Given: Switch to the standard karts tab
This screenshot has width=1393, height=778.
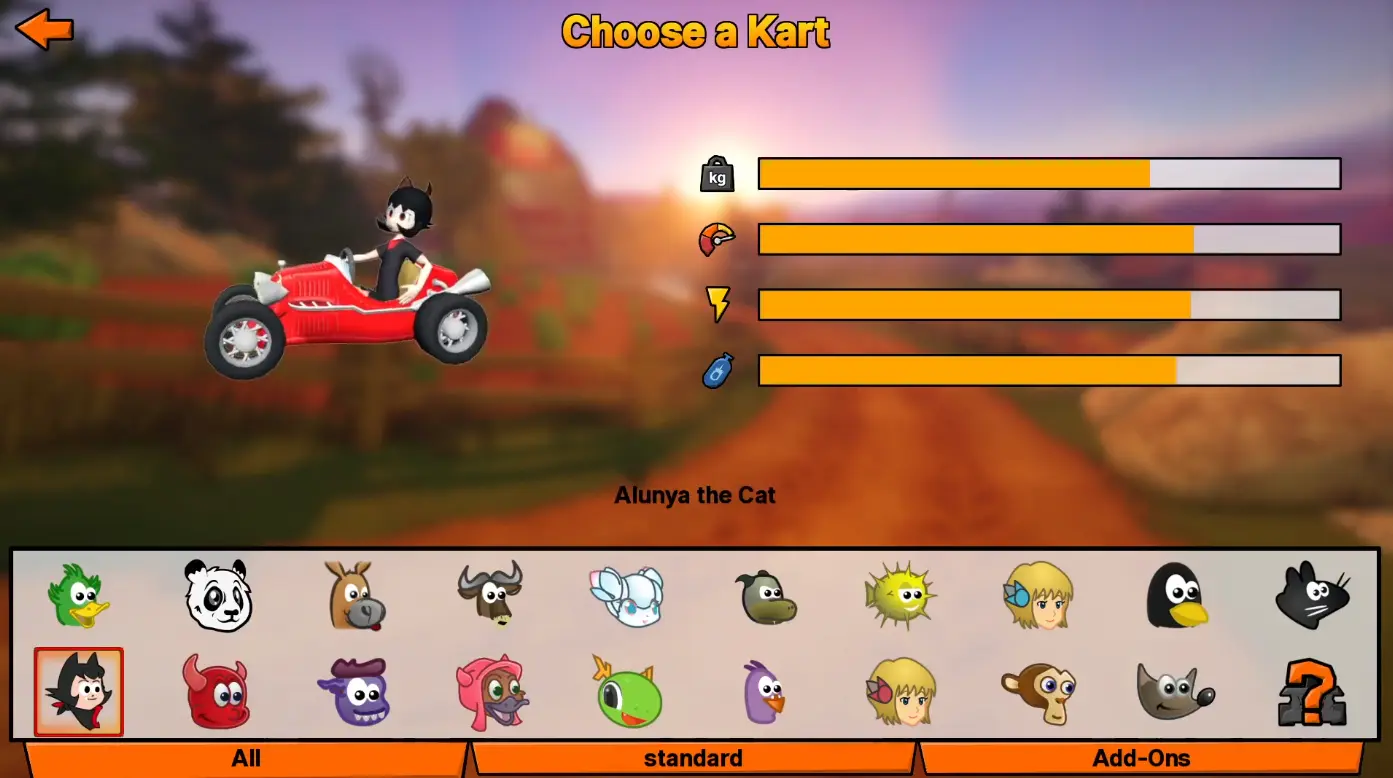Looking at the screenshot, I should [x=693, y=758].
